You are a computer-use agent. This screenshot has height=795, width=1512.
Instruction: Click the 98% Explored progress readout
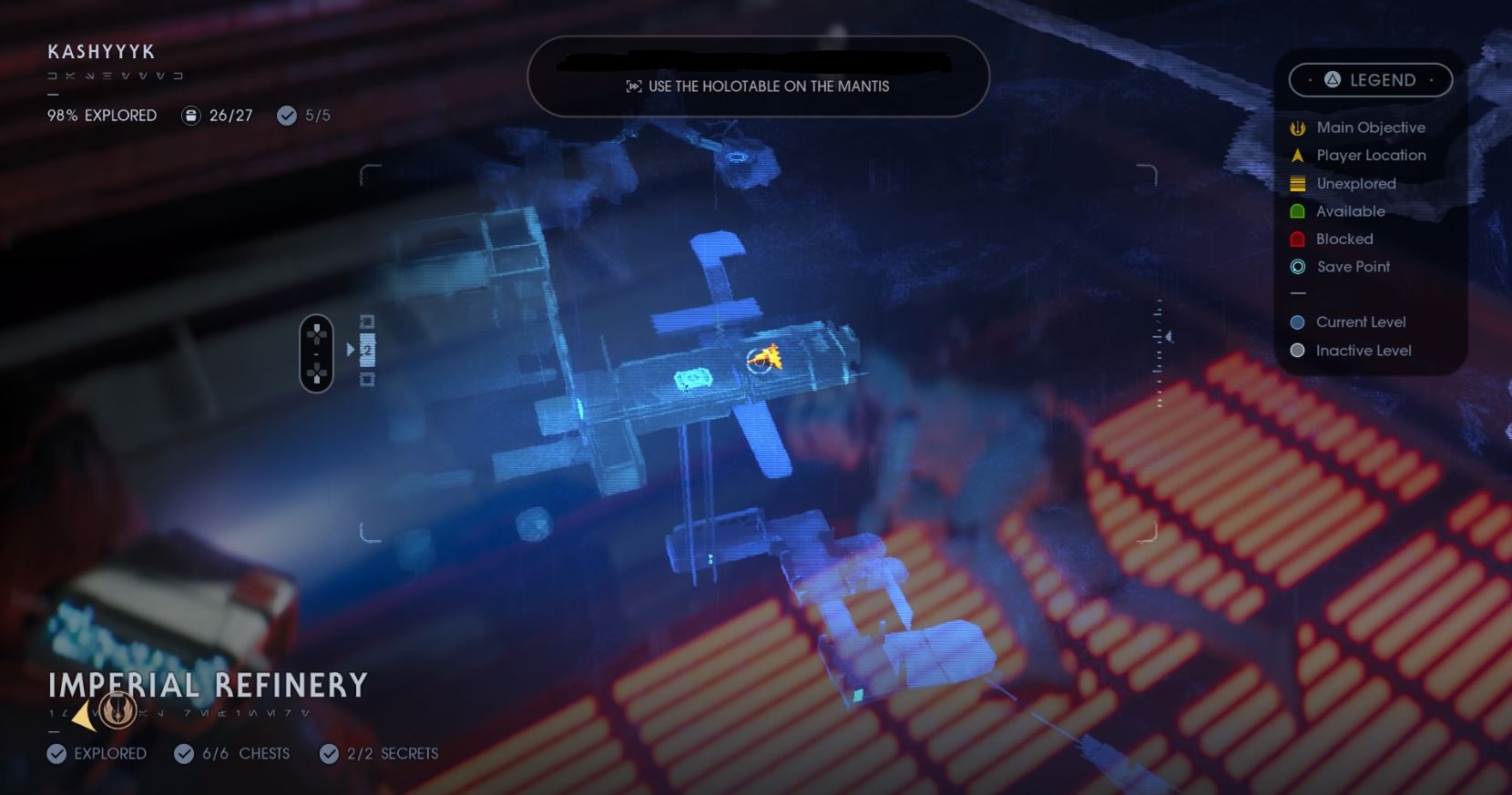pos(101,116)
